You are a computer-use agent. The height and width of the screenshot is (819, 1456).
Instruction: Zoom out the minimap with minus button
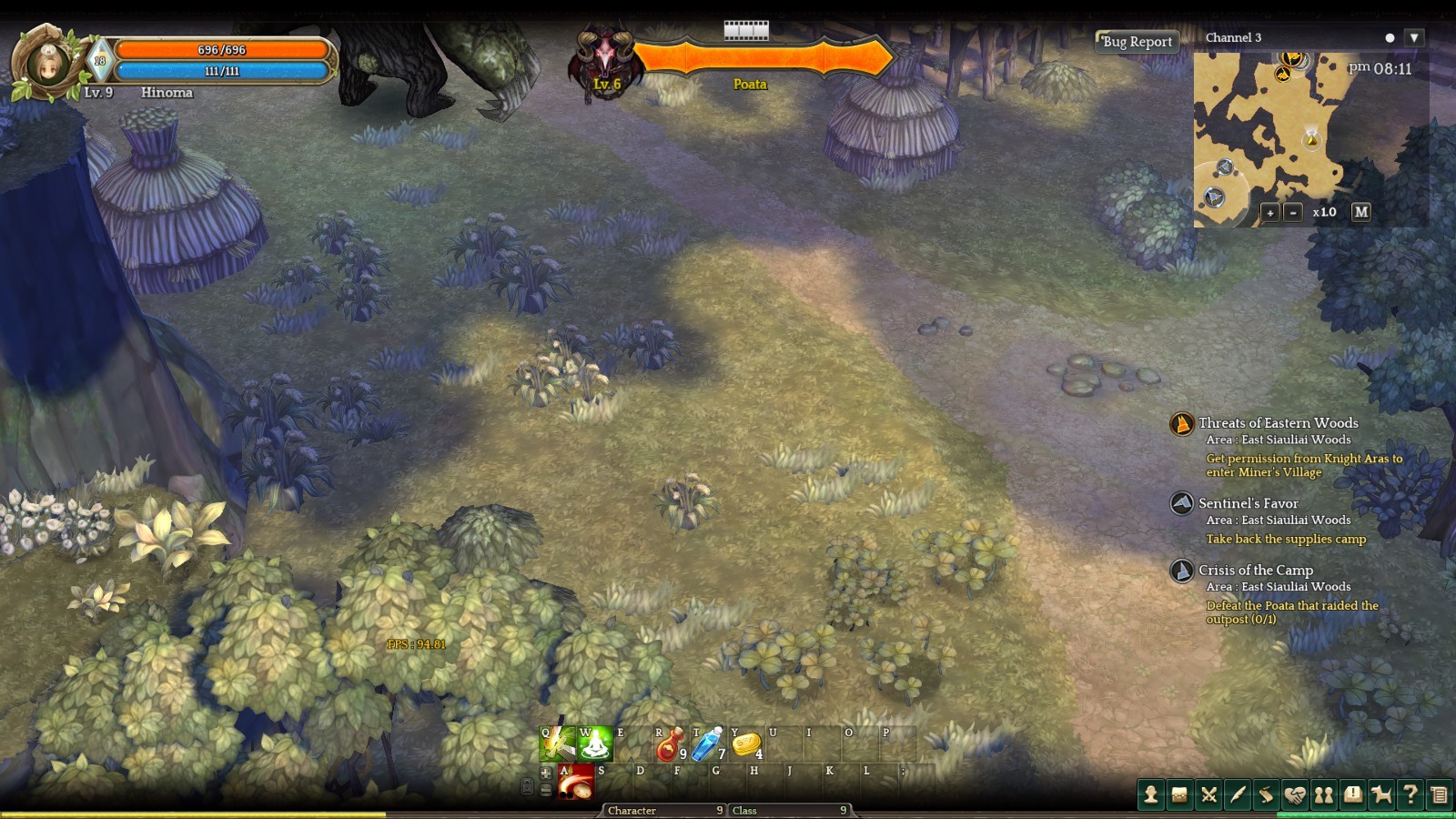pos(1293,212)
